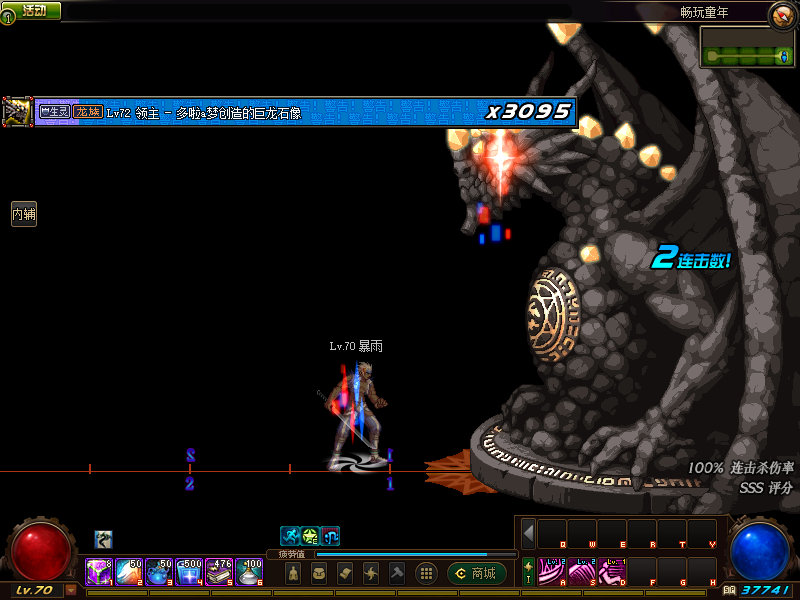The image size is (800, 600).
Task: Click the round emblem beside 畅玩童年
Action: [781, 14]
